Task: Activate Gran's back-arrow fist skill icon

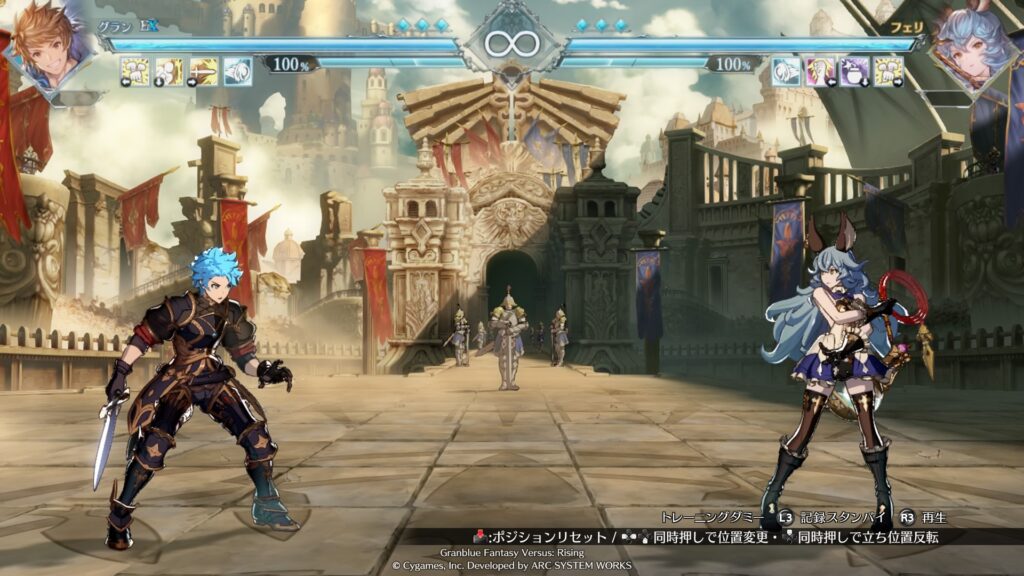Action: (135, 70)
